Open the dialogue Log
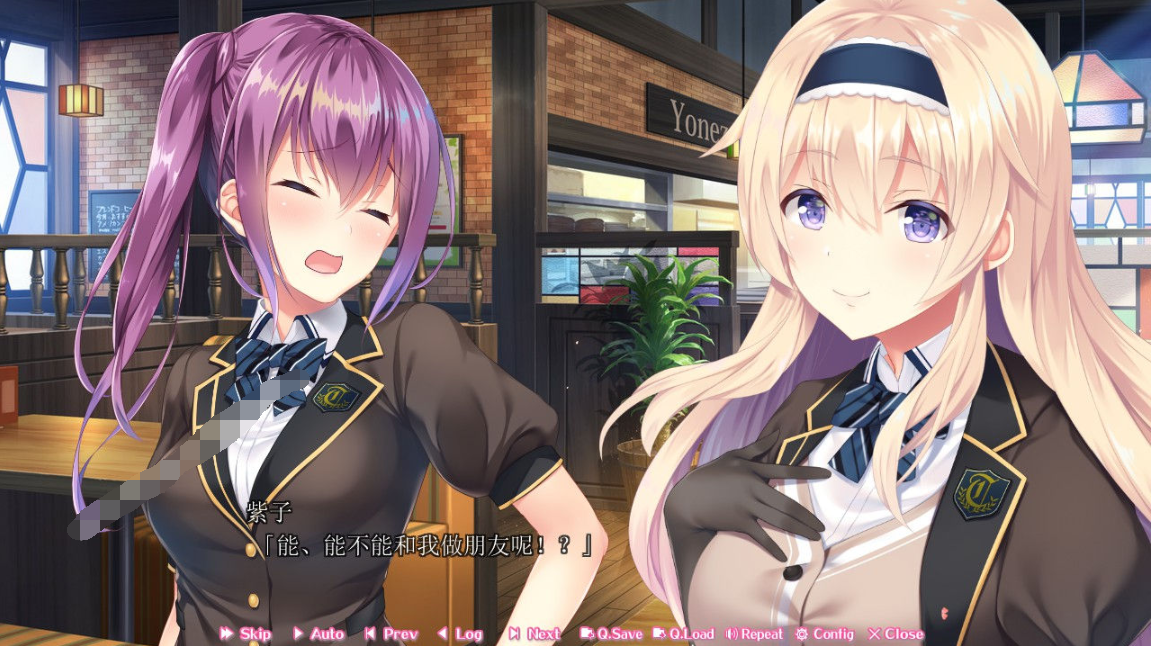The image size is (1151, 646). tap(460, 634)
